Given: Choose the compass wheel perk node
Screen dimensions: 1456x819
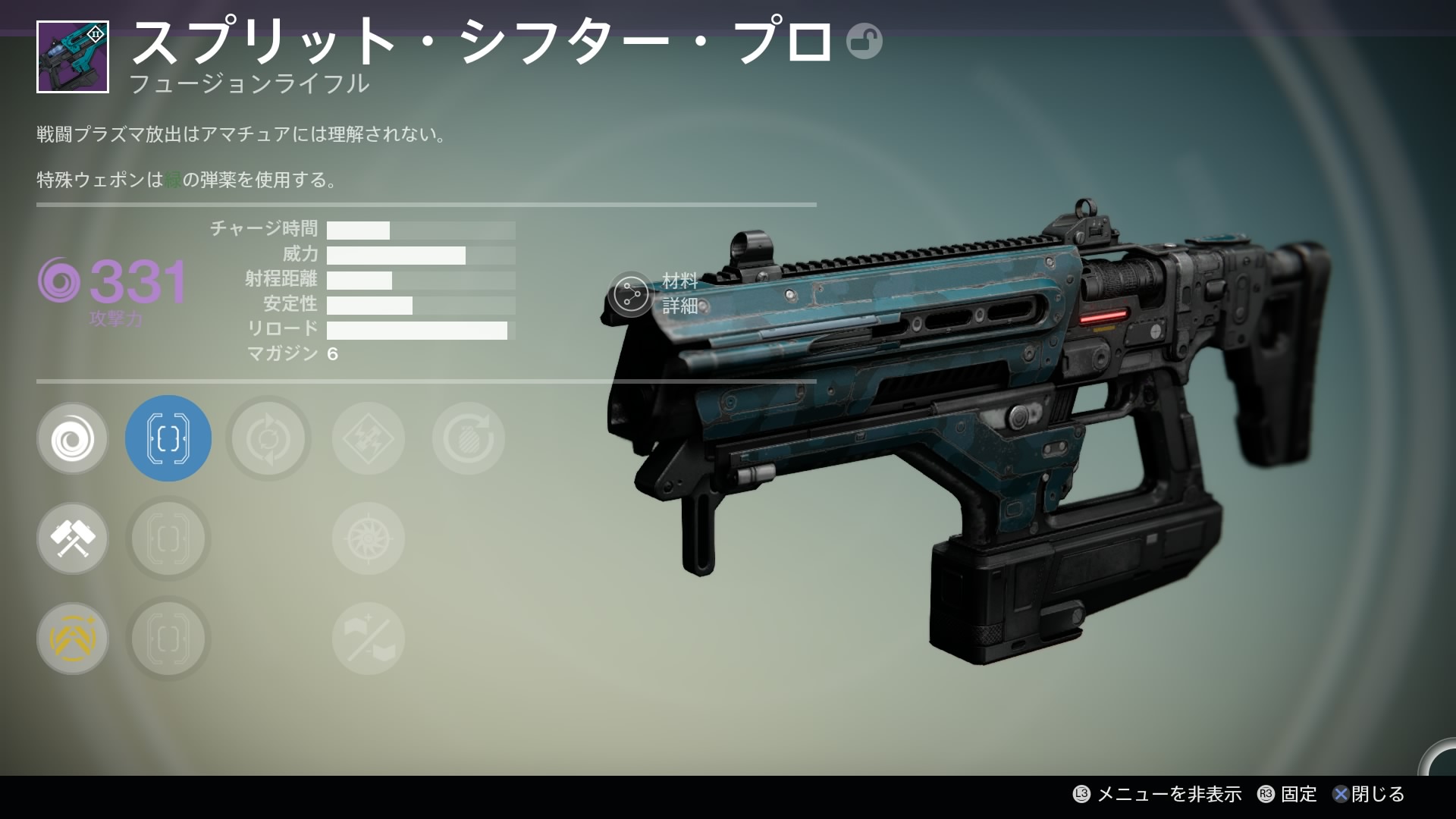Looking at the screenshot, I should [369, 538].
